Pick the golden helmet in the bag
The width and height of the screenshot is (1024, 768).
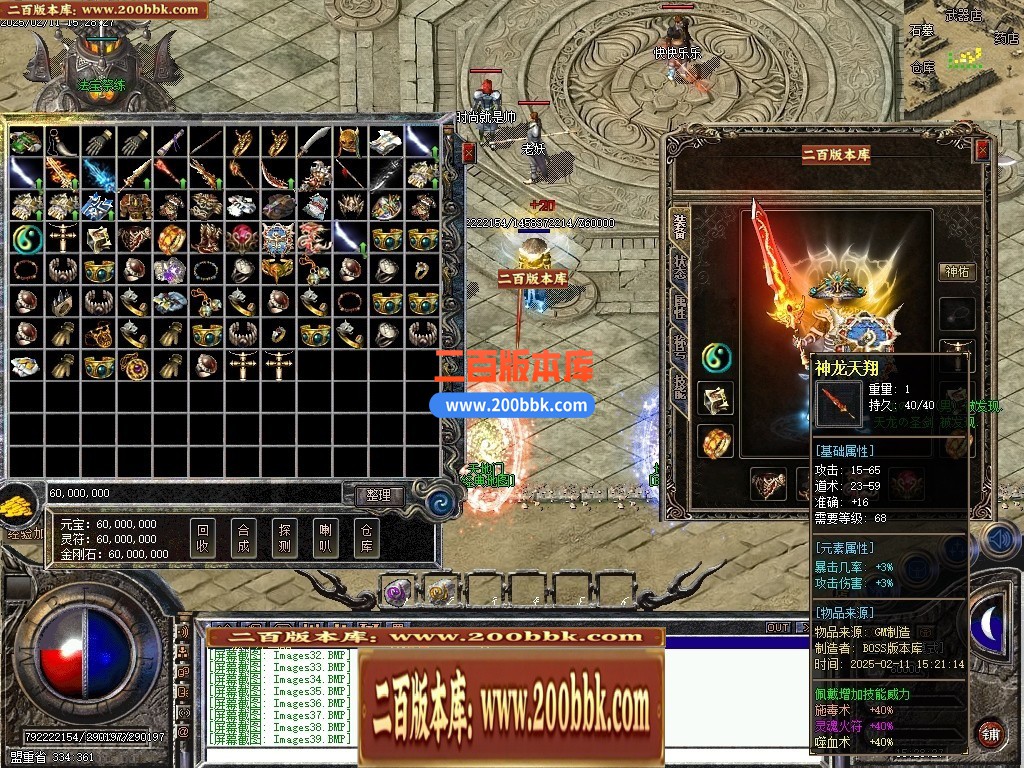[350, 142]
